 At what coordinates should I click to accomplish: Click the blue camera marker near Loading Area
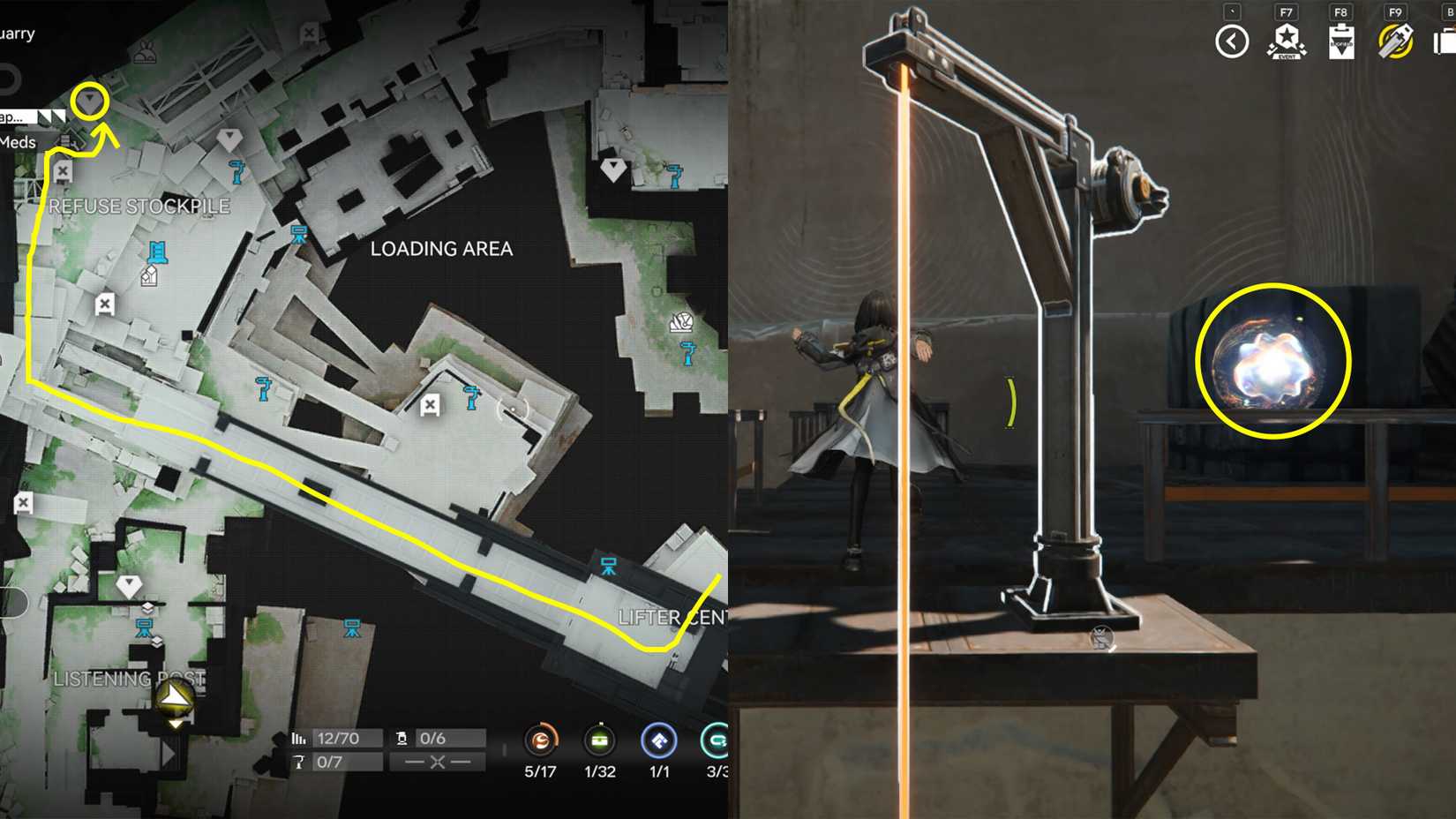(x=300, y=232)
